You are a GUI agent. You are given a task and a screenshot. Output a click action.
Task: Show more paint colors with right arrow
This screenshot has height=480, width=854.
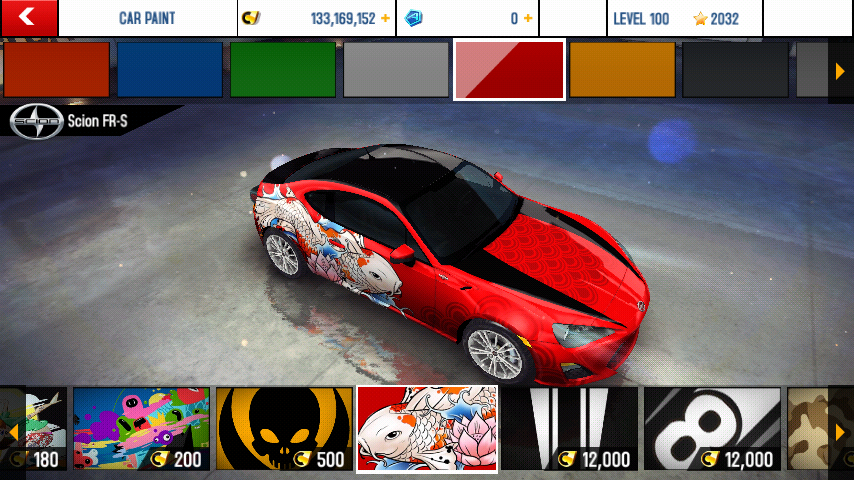(x=840, y=70)
